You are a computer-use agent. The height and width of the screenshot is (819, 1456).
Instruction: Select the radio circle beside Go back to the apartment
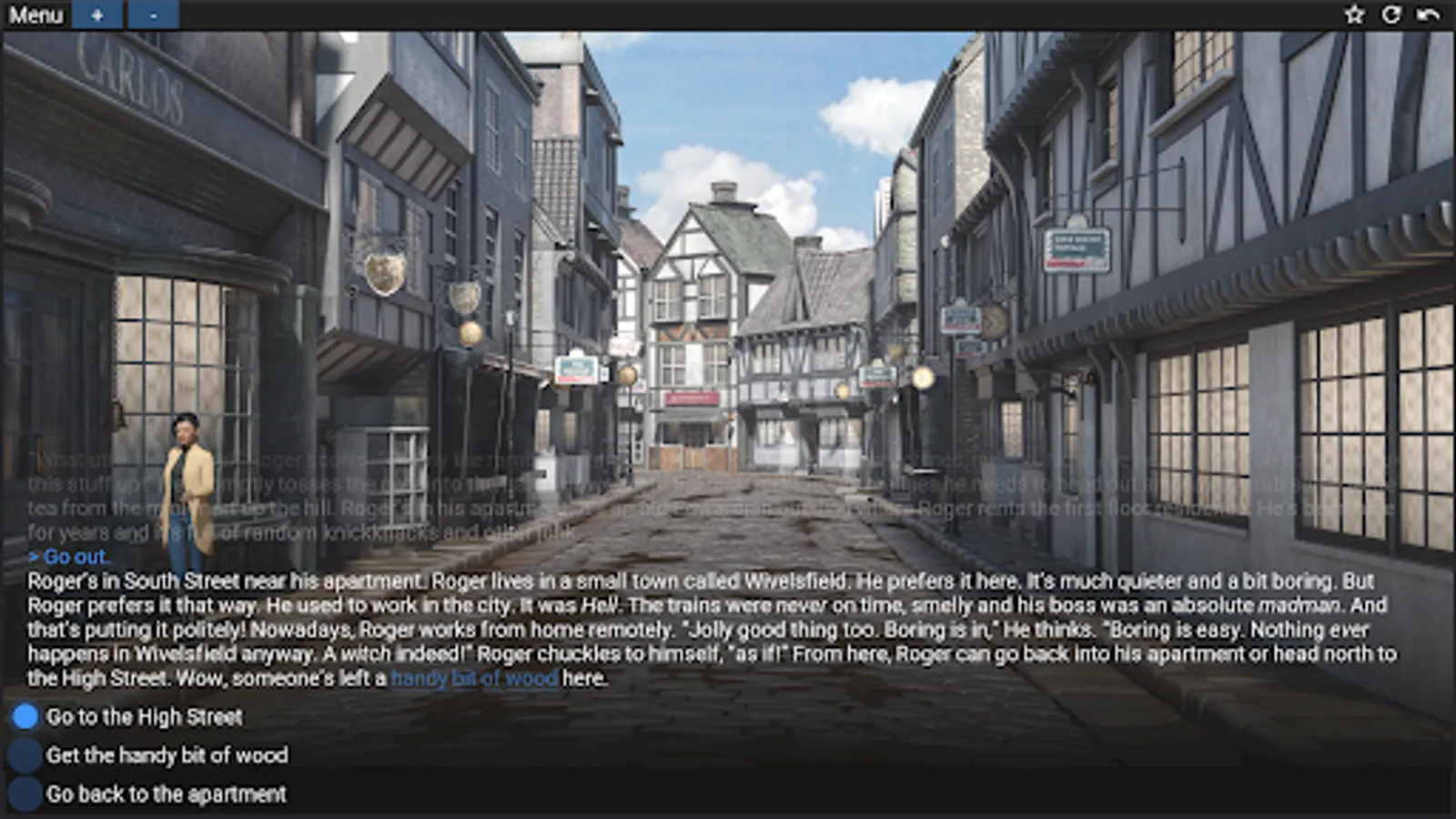[x=24, y=794]
